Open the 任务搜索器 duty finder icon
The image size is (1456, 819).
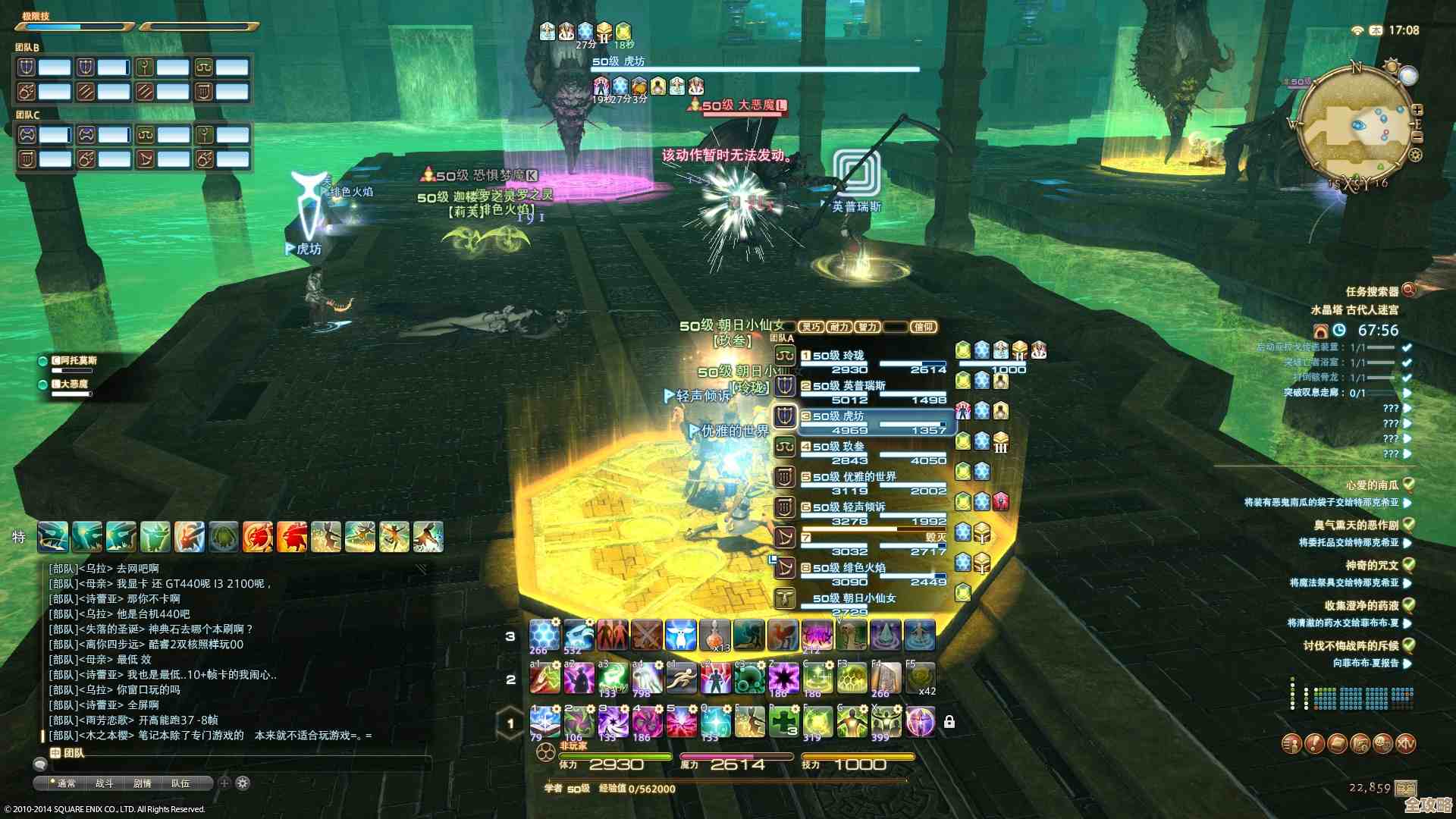click(x=1409, y=290)
